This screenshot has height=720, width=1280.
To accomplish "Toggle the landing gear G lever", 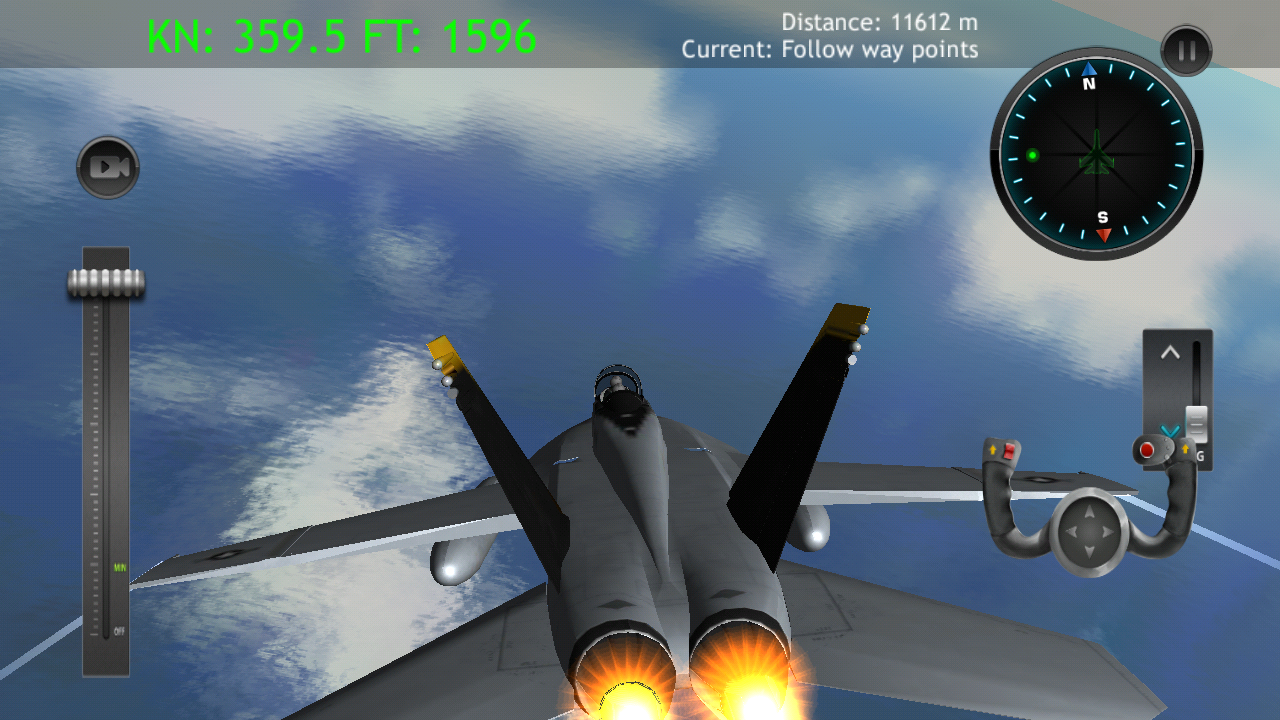I will 1196,424.
